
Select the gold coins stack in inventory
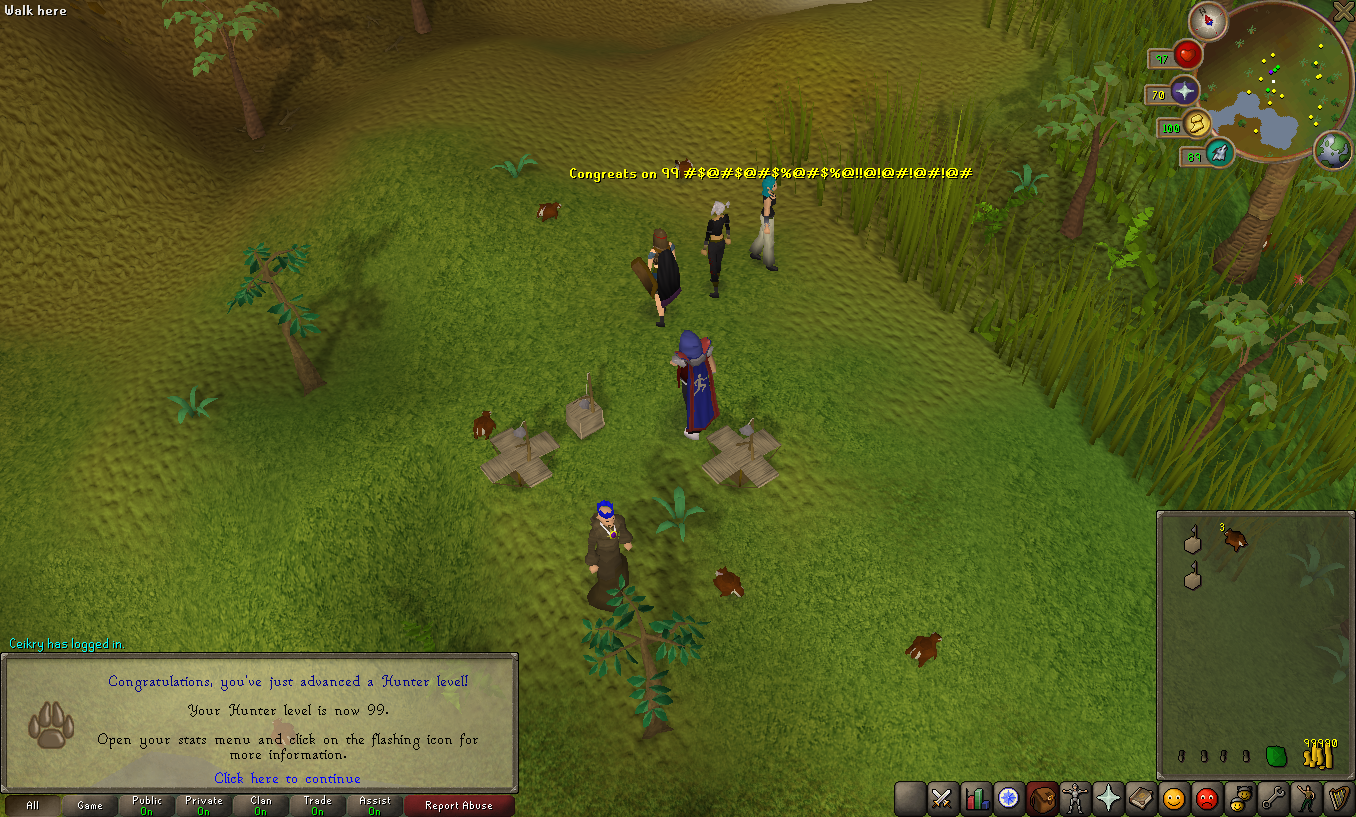[1318, 756]
